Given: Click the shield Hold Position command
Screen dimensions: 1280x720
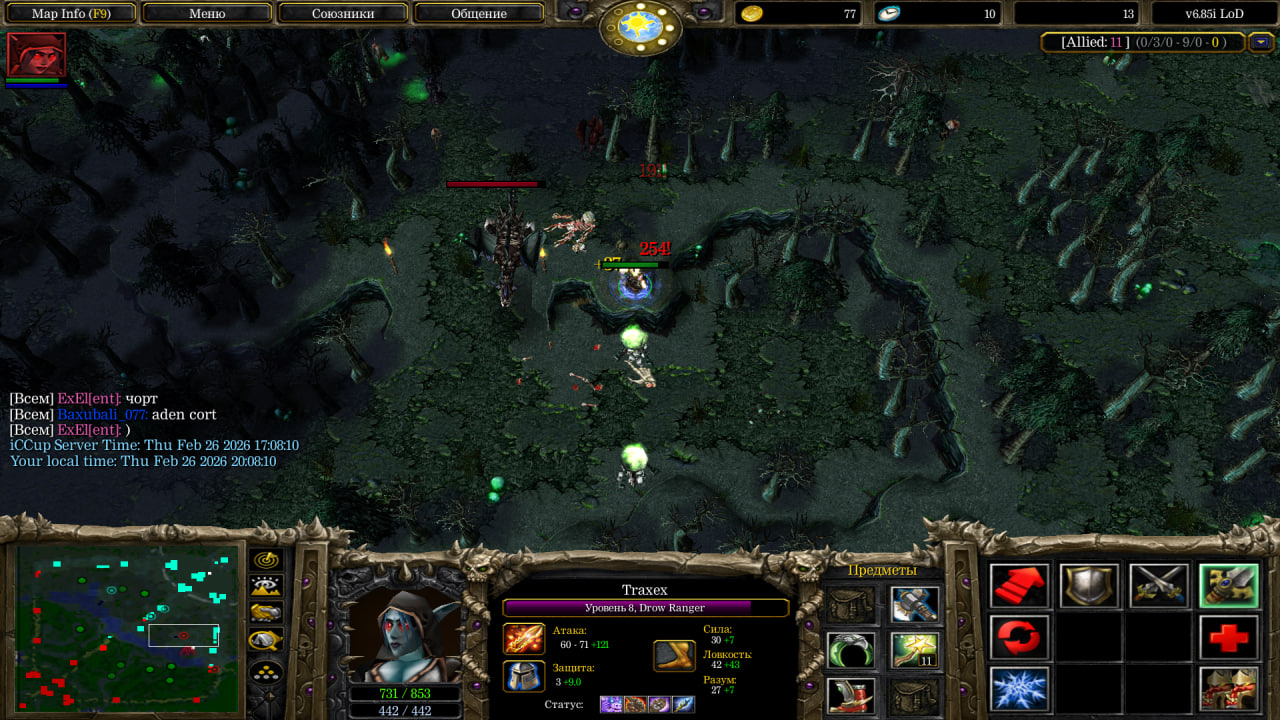Looking at the screenshot, I should click(x=1089, y=586).
